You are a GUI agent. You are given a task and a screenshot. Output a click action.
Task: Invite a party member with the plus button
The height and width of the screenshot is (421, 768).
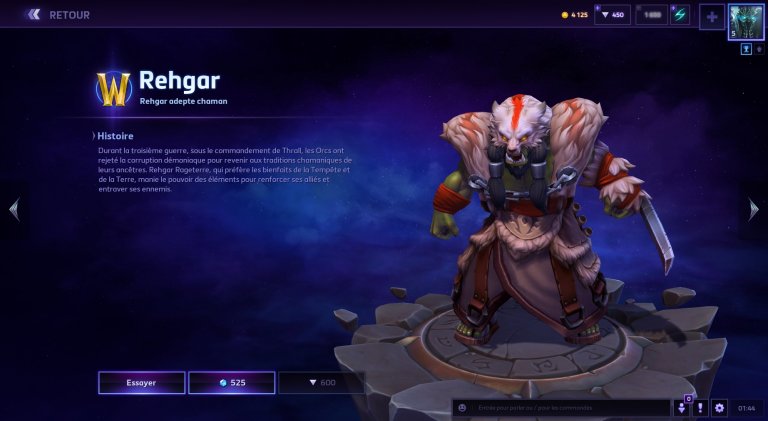pyautogui.click(x=711, y=16)
